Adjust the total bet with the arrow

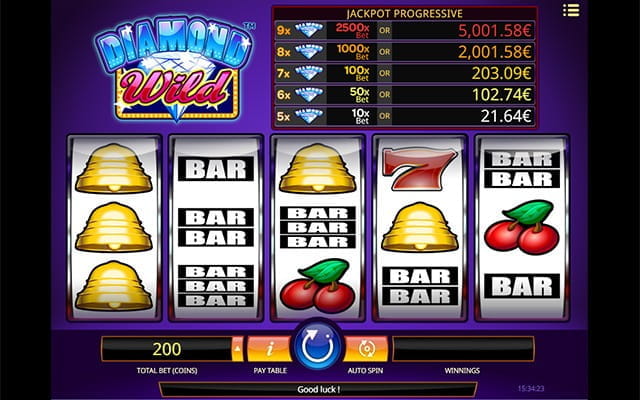(x=237, y=349)
